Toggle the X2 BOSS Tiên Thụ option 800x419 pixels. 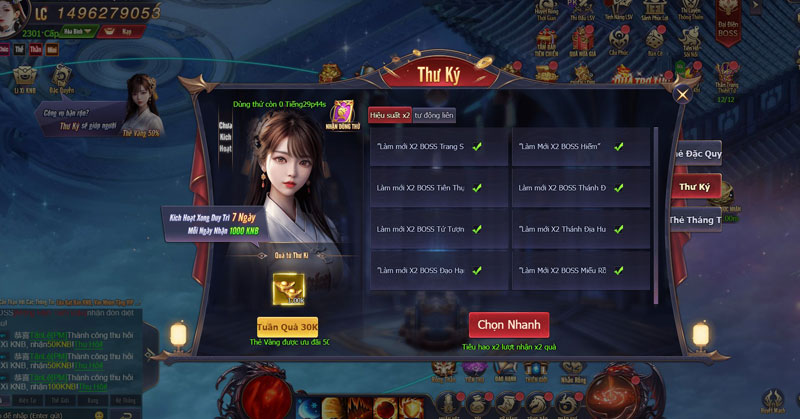pyautogui.click(x=477, y=188)
